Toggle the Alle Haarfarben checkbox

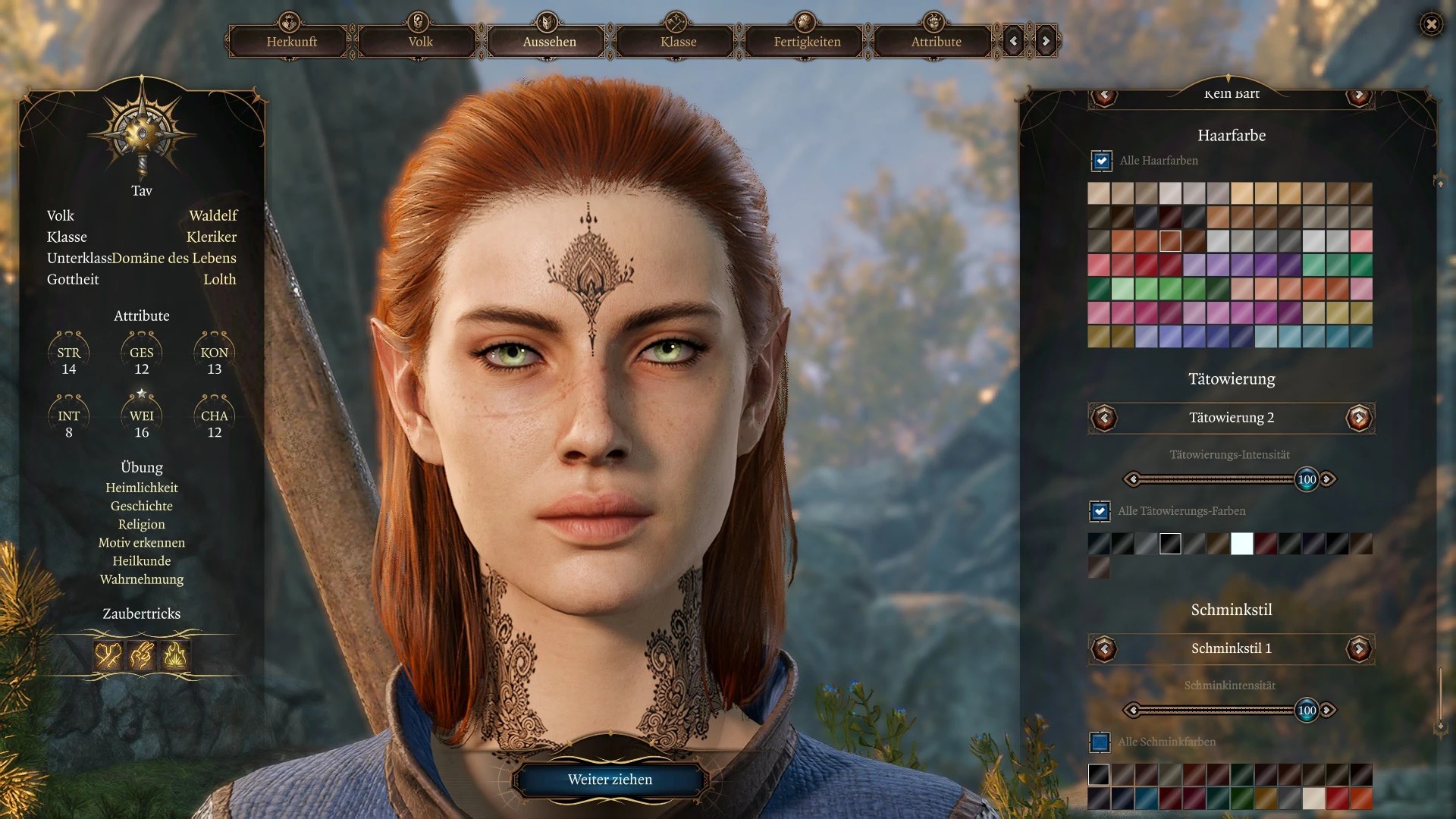(x=1101, y=161)
